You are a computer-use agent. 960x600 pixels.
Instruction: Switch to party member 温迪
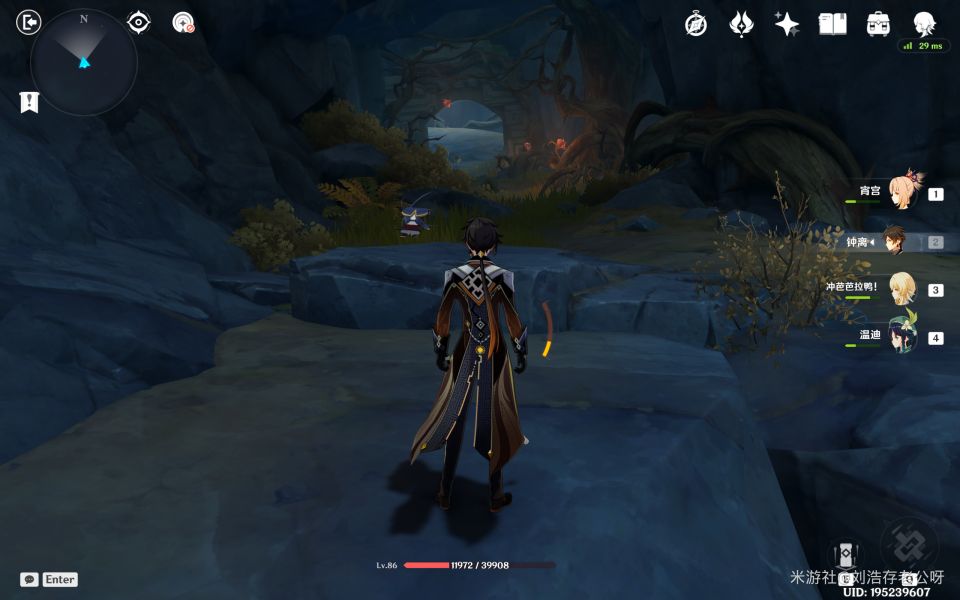tap(903, 336)
